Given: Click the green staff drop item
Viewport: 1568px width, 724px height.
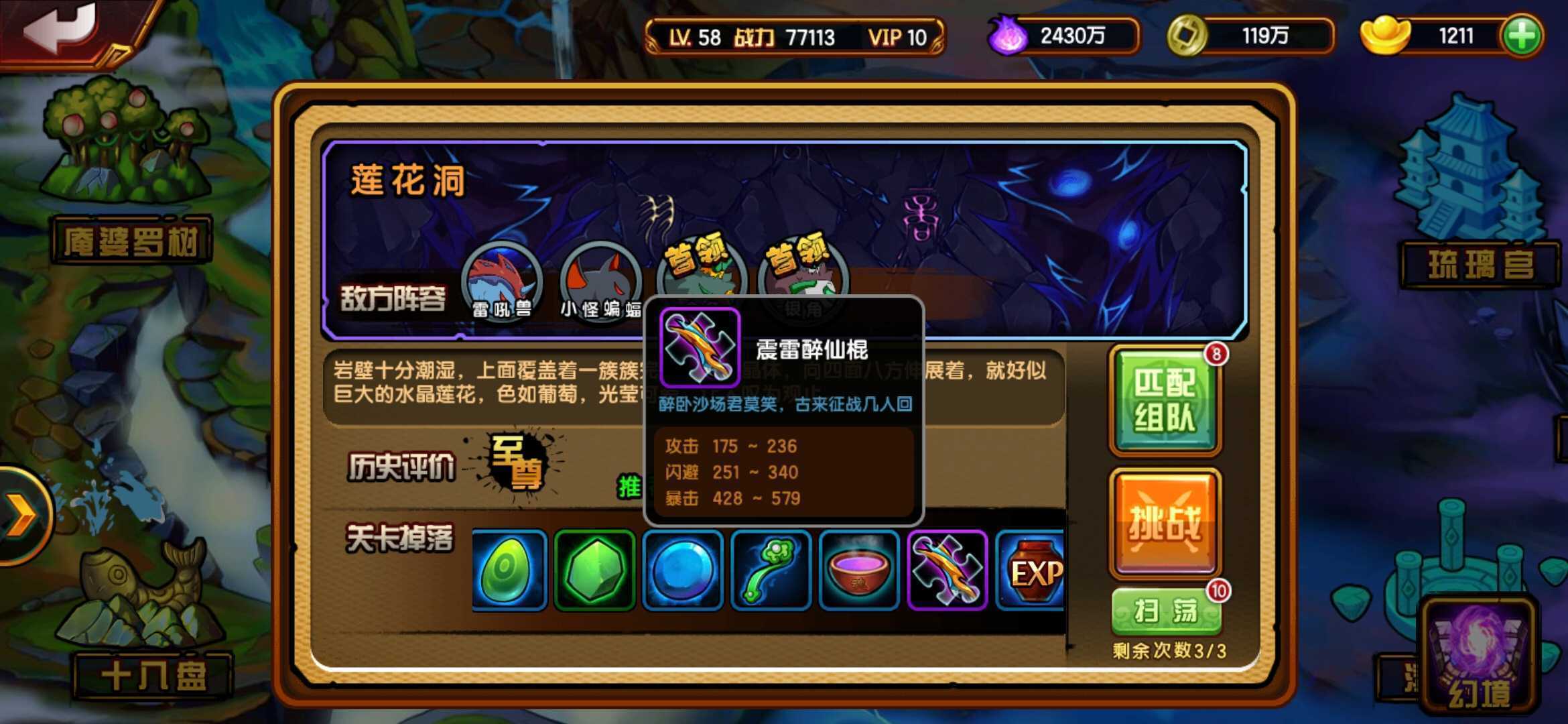Looking at the screenshot, I should click(772, 570).
